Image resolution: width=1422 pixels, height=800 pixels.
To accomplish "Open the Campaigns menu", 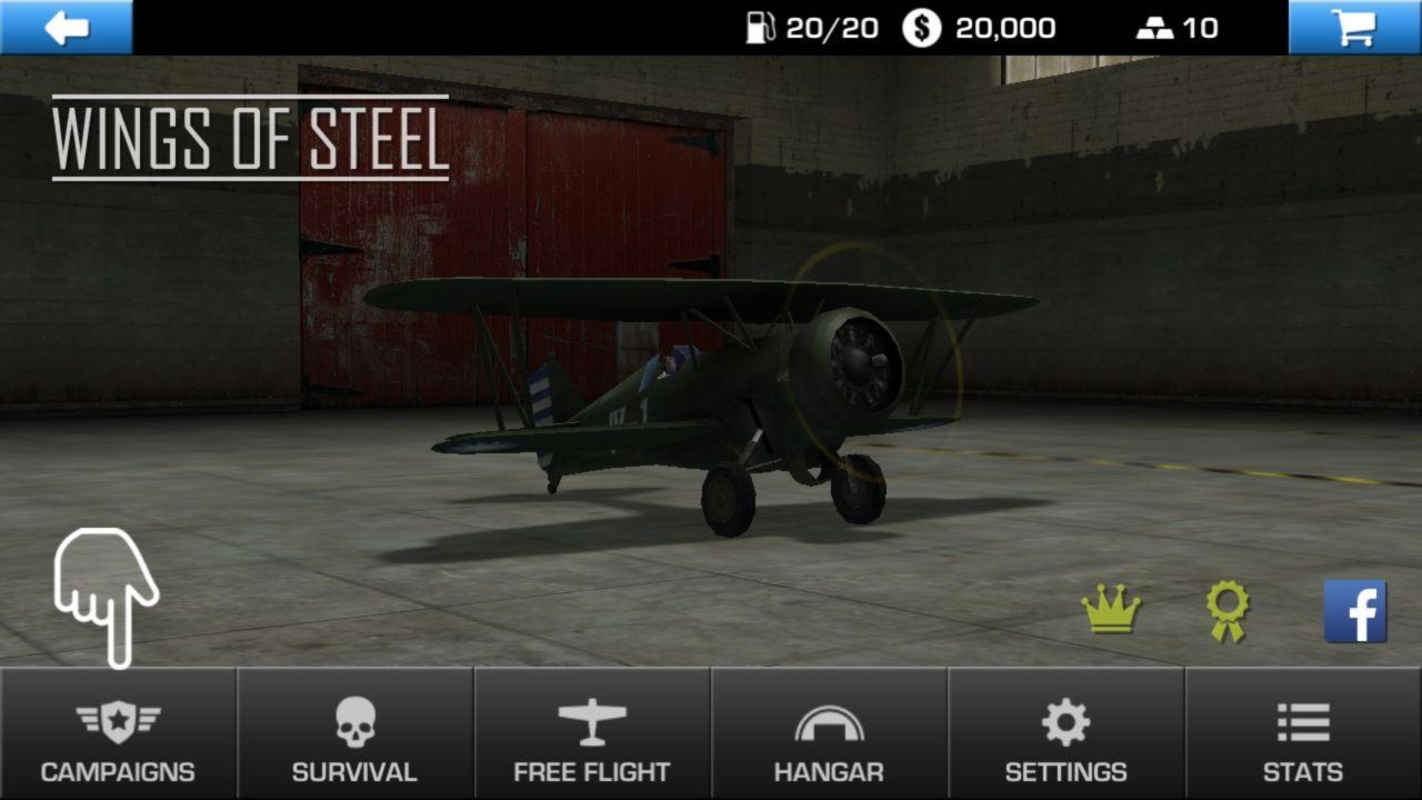I will pyautogui.click(x=118, y=735).
